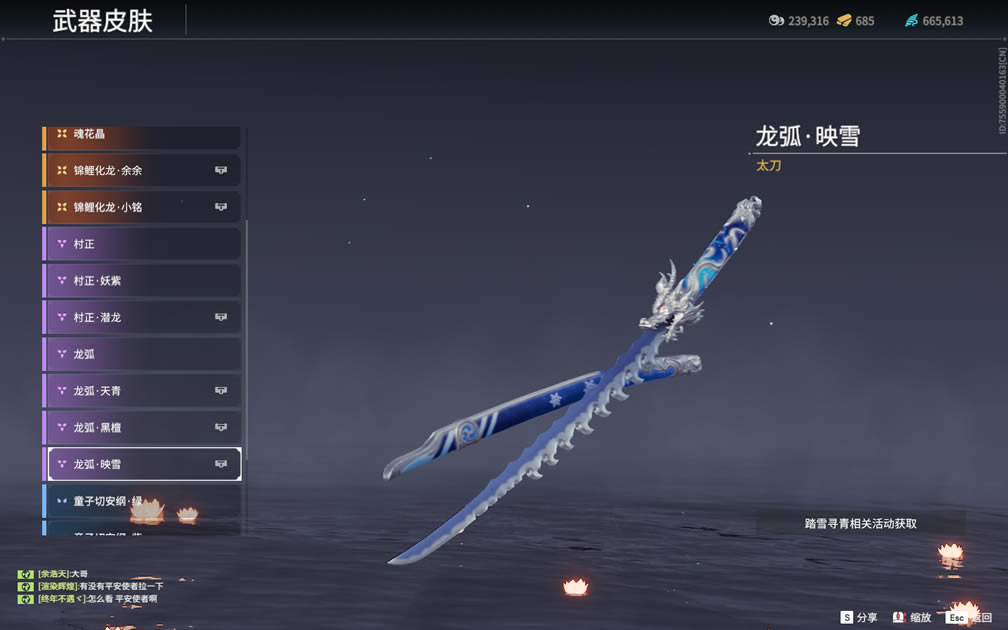Click the highlighted 龙弧·映雪 skin row

142,464
